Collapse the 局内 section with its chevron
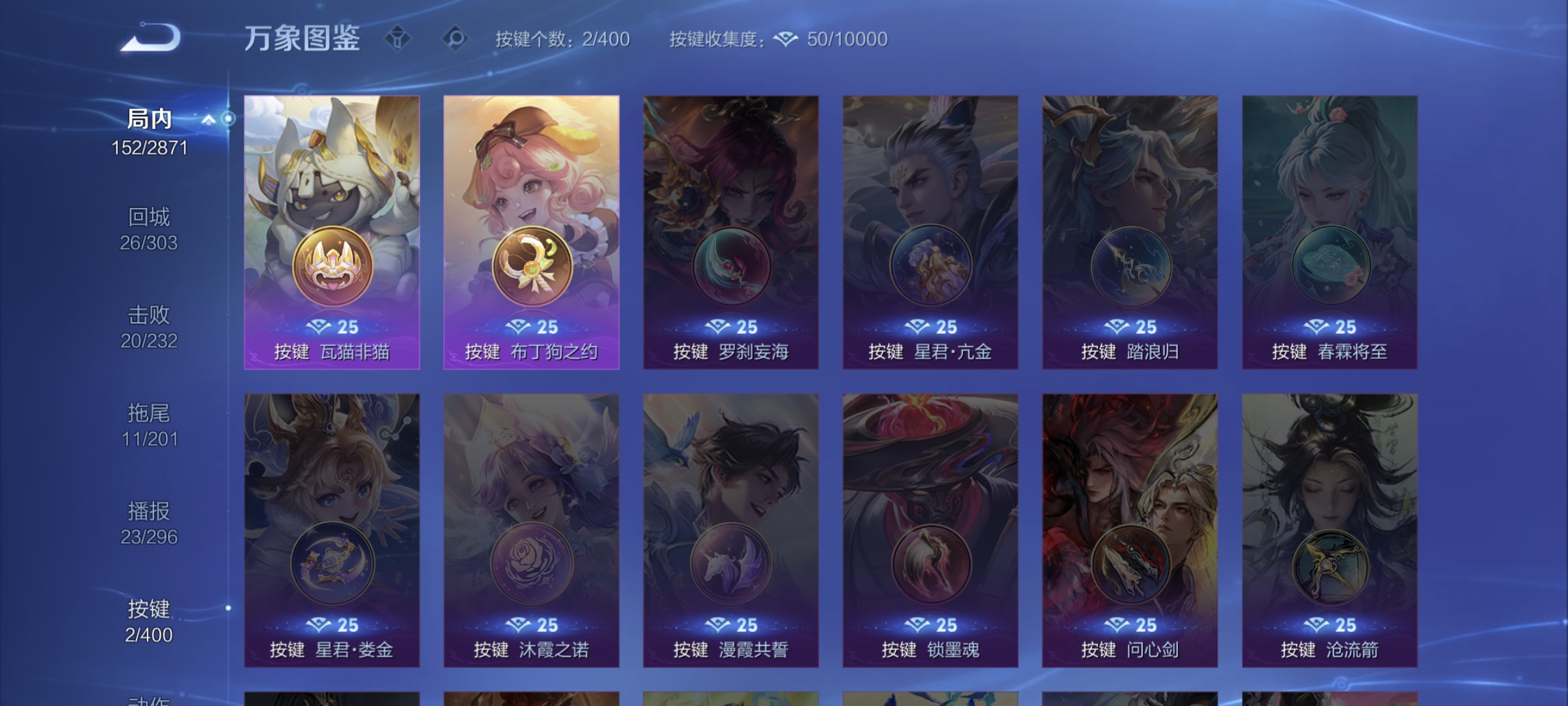 [x=209, y=120]
